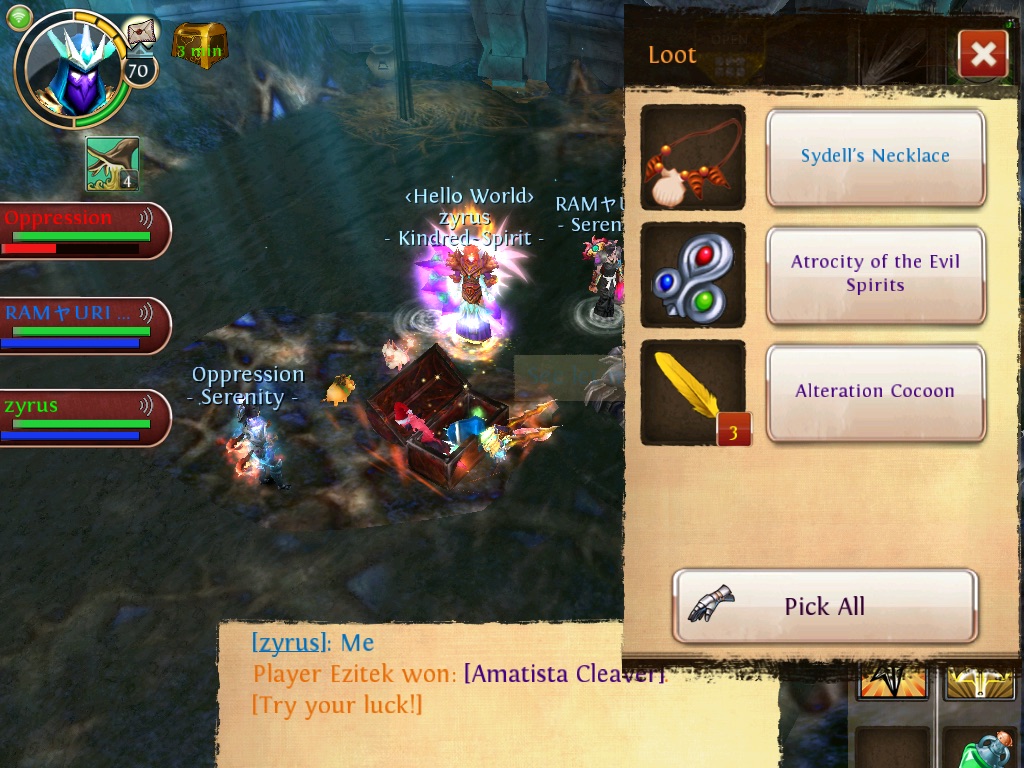The image size is (1024, 768).
Task: Take Sydell's Necklace from loot
Action: point(875,157)
